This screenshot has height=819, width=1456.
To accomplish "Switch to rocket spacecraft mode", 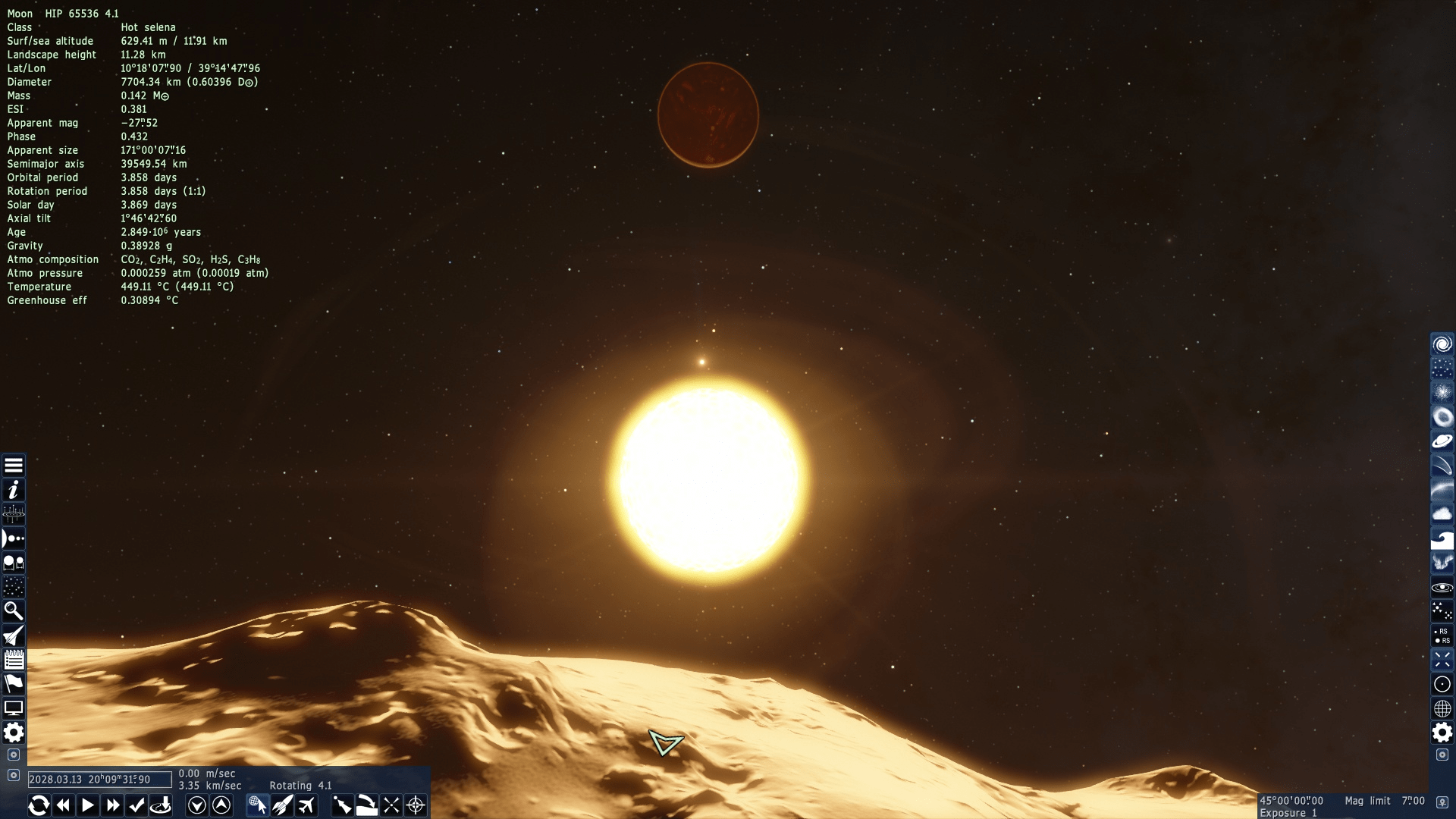I will coord(282,805).
